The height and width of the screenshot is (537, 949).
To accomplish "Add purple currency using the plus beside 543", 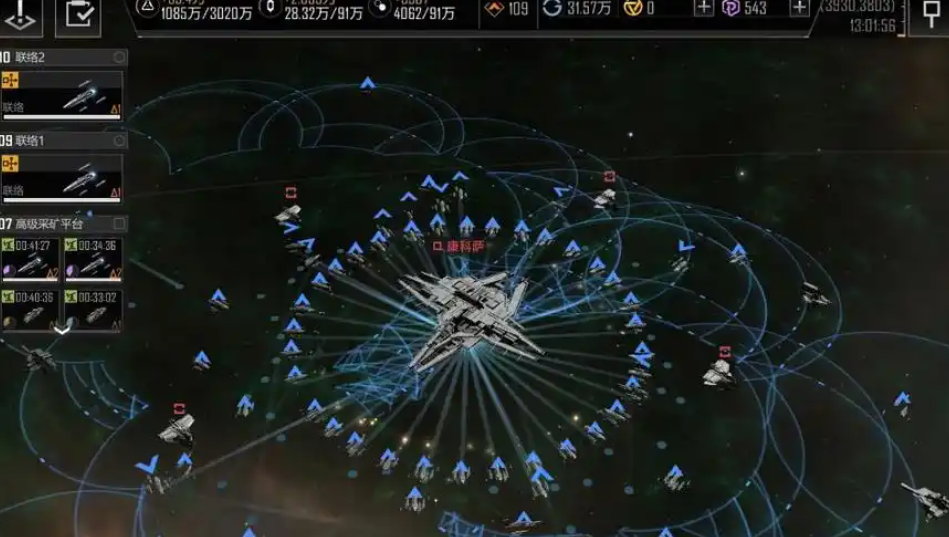I will pos(799,9).
